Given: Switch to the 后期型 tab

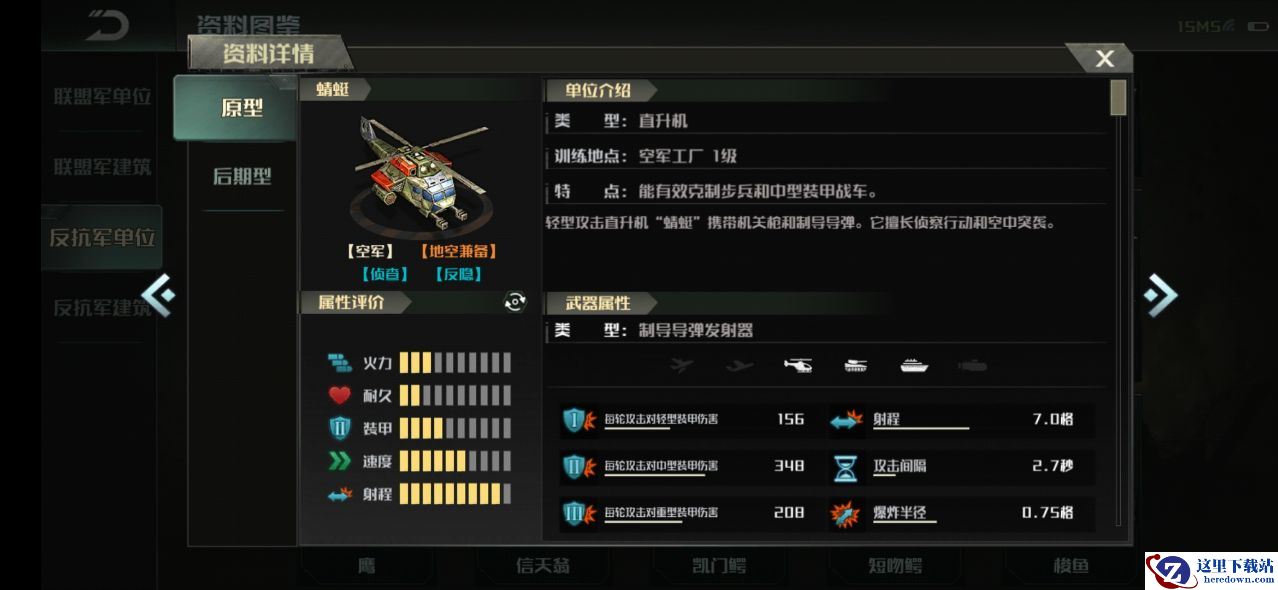Looking at the screenshot, I should tap(242, 177).
